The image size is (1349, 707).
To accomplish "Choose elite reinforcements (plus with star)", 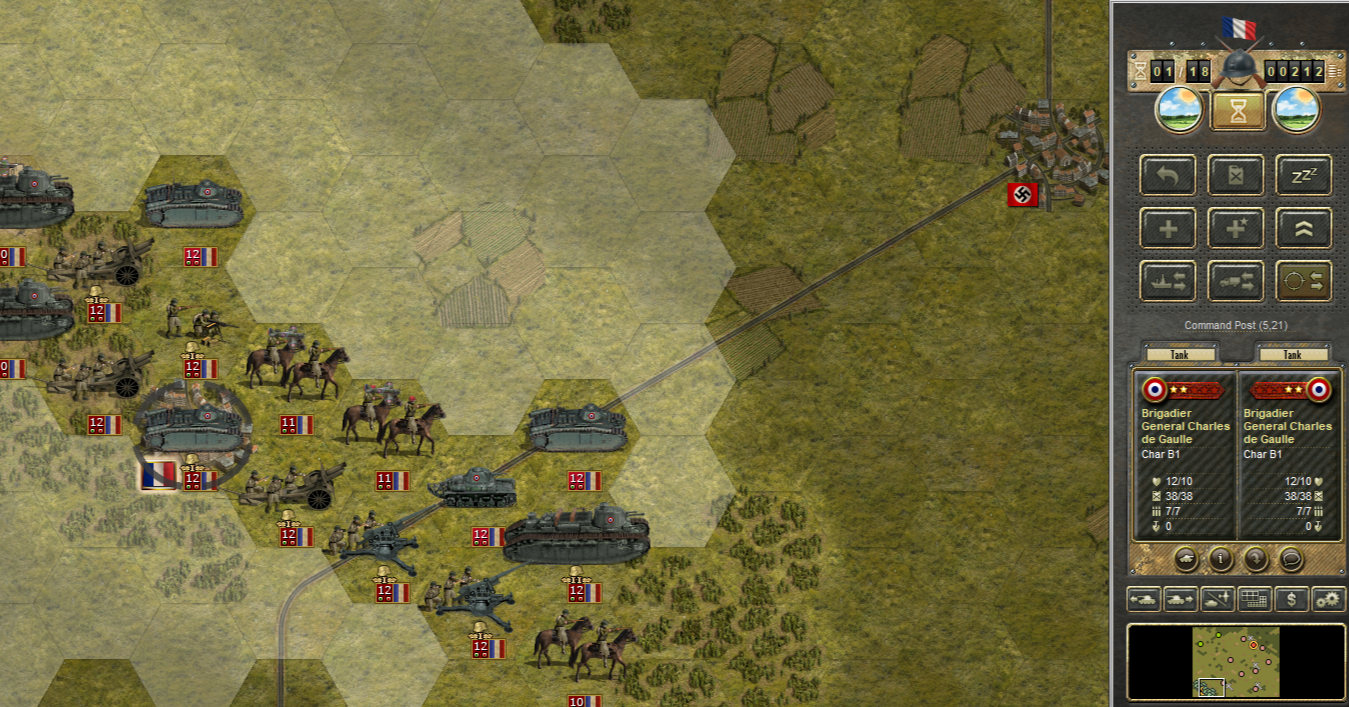I will click(1236, 228).
